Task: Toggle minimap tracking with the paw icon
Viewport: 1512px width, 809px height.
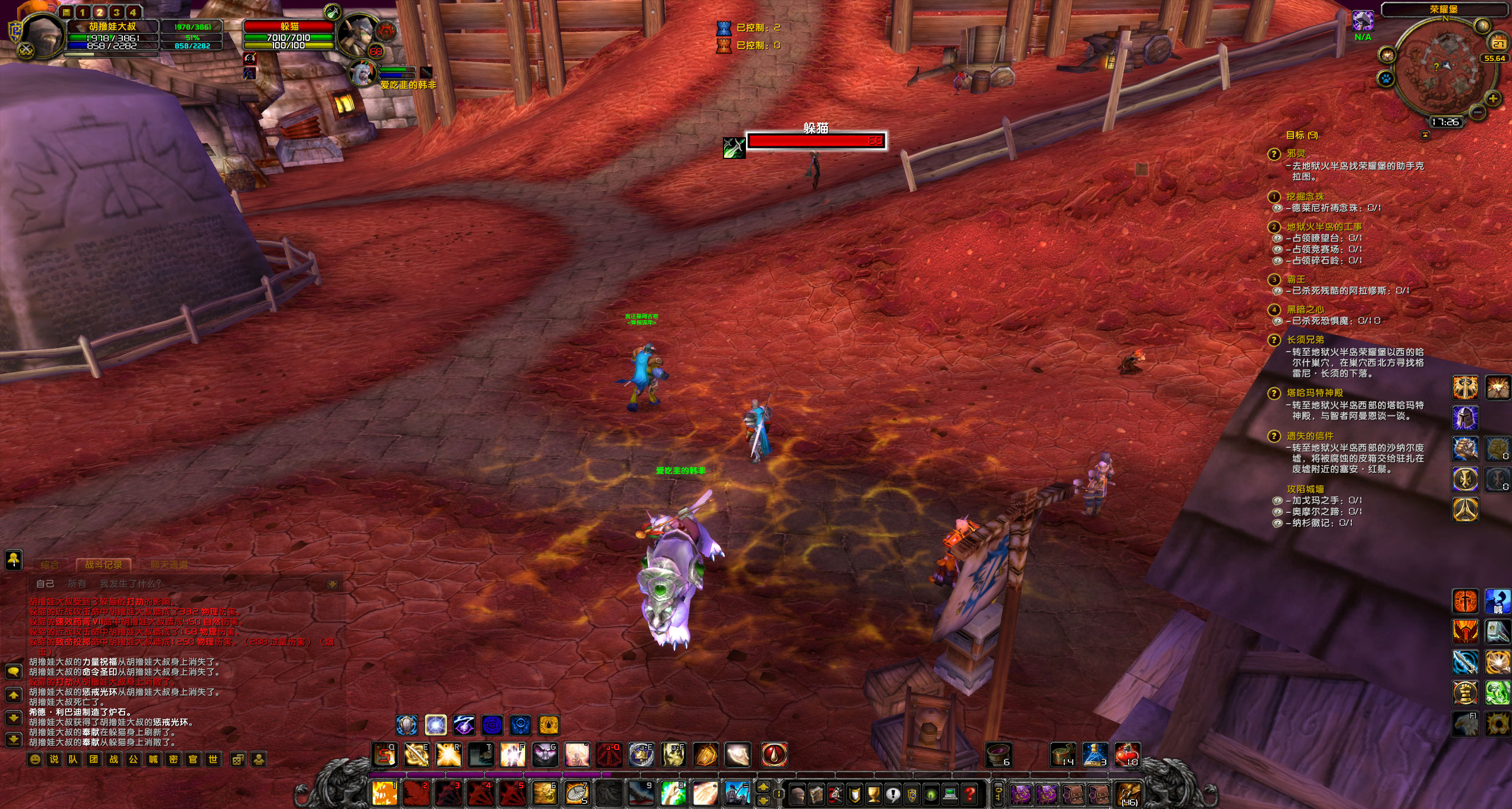Action: point(1386,79)
